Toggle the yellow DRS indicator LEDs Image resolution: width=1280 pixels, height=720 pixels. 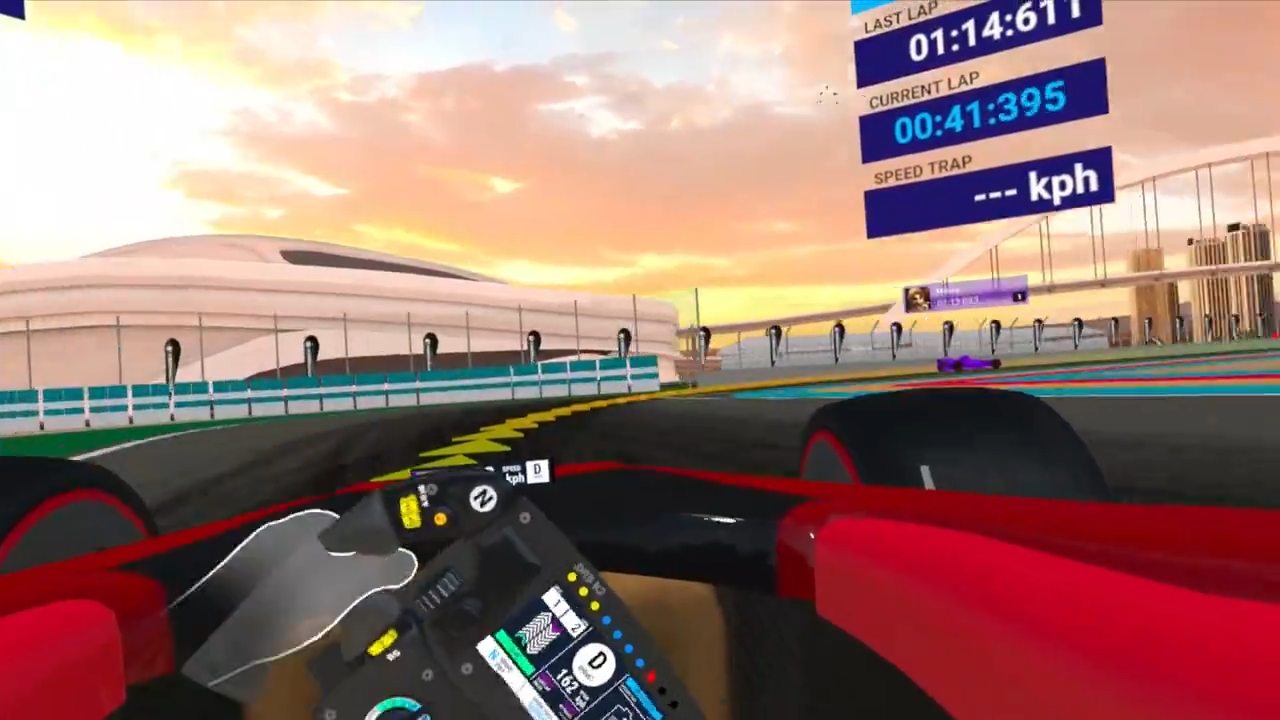[x=583, y=591]
